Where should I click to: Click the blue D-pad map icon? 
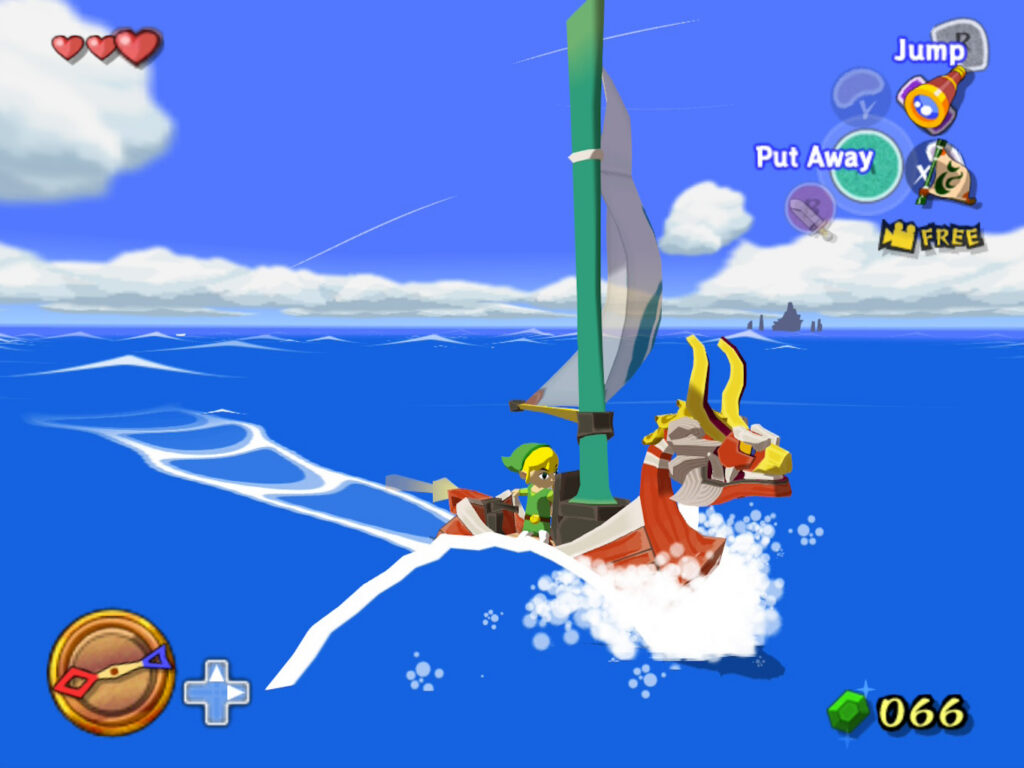217,692
